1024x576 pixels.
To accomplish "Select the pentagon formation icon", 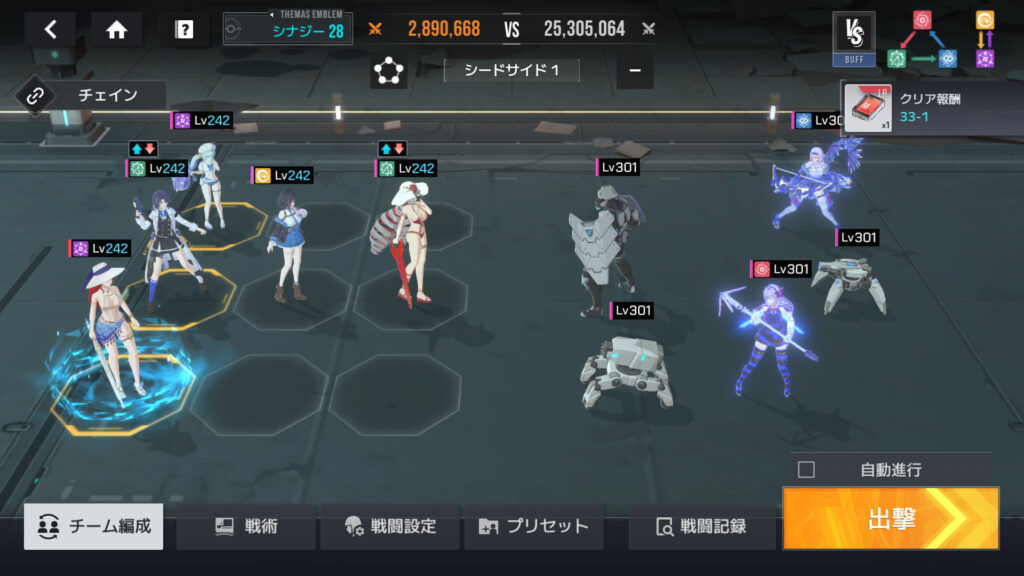I will (388, 71).
